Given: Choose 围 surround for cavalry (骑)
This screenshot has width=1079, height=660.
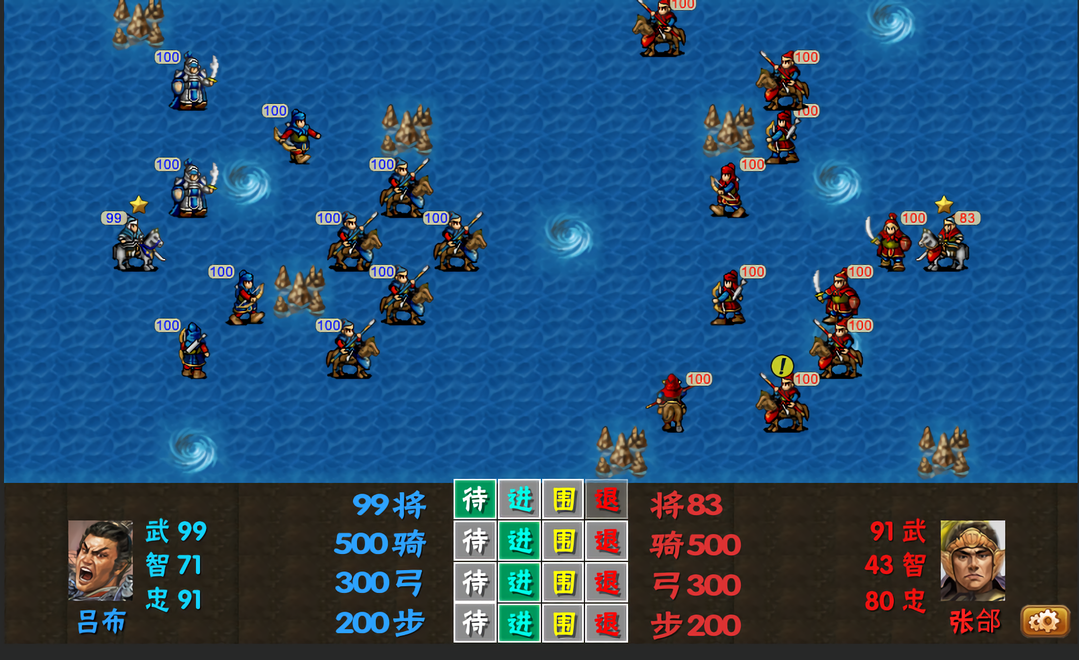Looking at the screenshot, I should 563,541.
